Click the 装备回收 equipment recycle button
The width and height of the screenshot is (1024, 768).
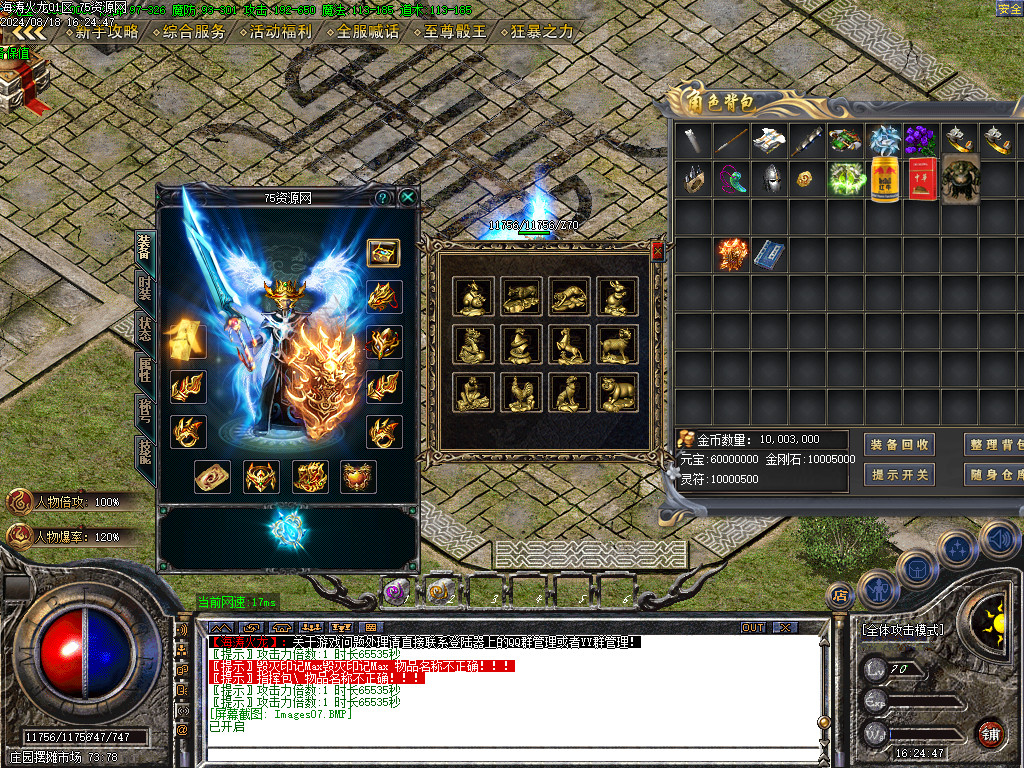tap(899, 445)
